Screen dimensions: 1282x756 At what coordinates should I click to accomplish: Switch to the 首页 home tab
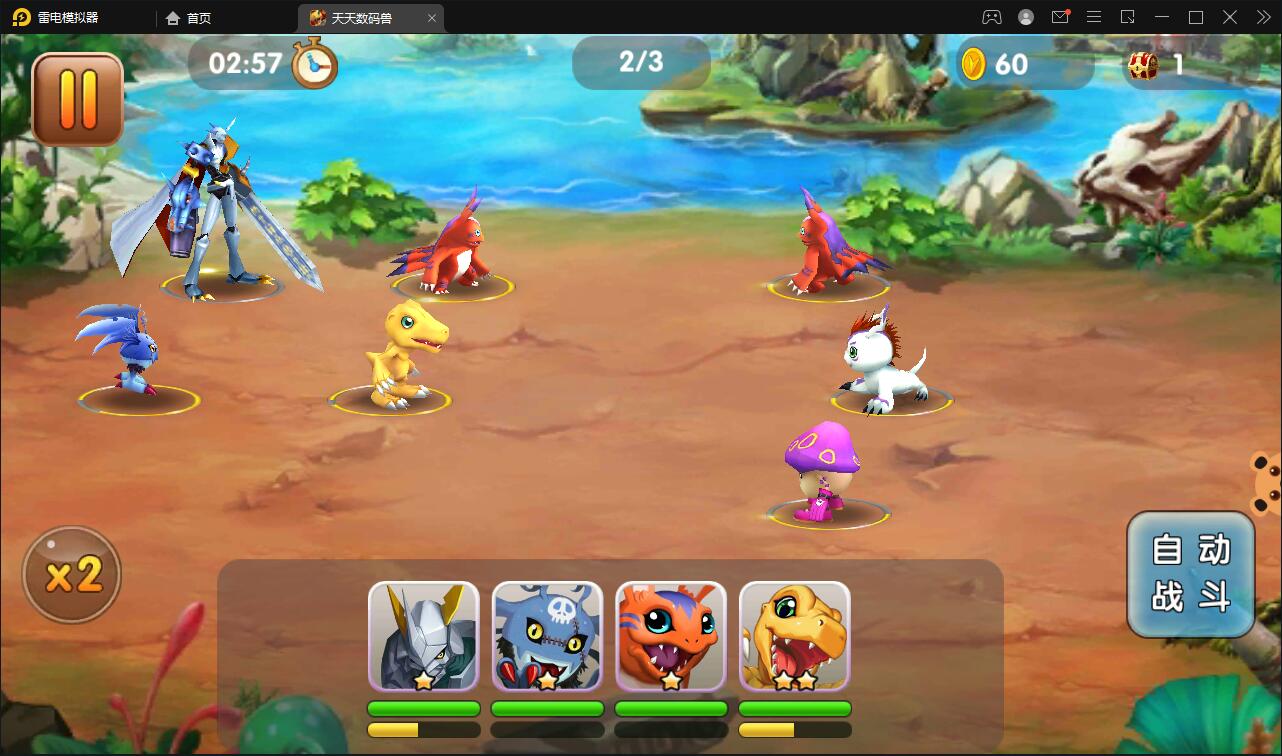pyautogui.click(x=189, y=18)
